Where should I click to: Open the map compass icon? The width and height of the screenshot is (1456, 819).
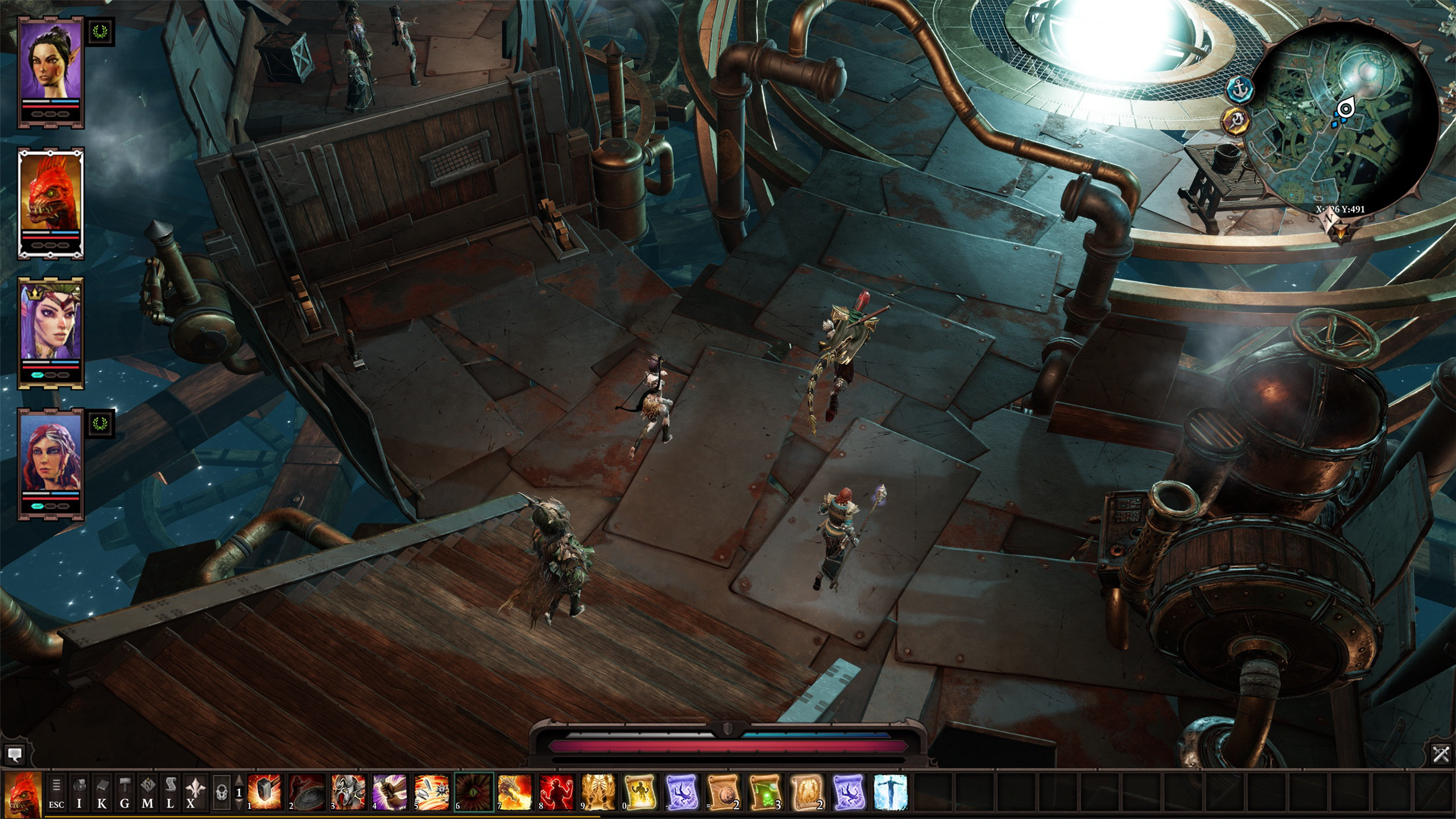(147, 792)
